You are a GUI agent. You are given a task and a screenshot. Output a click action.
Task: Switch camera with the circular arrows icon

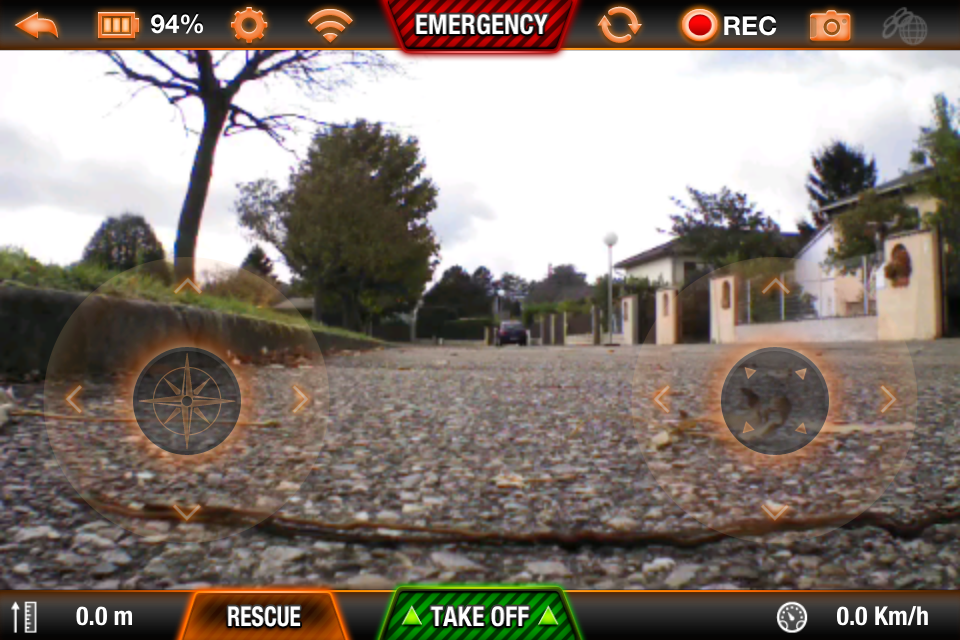pos(620,25)
